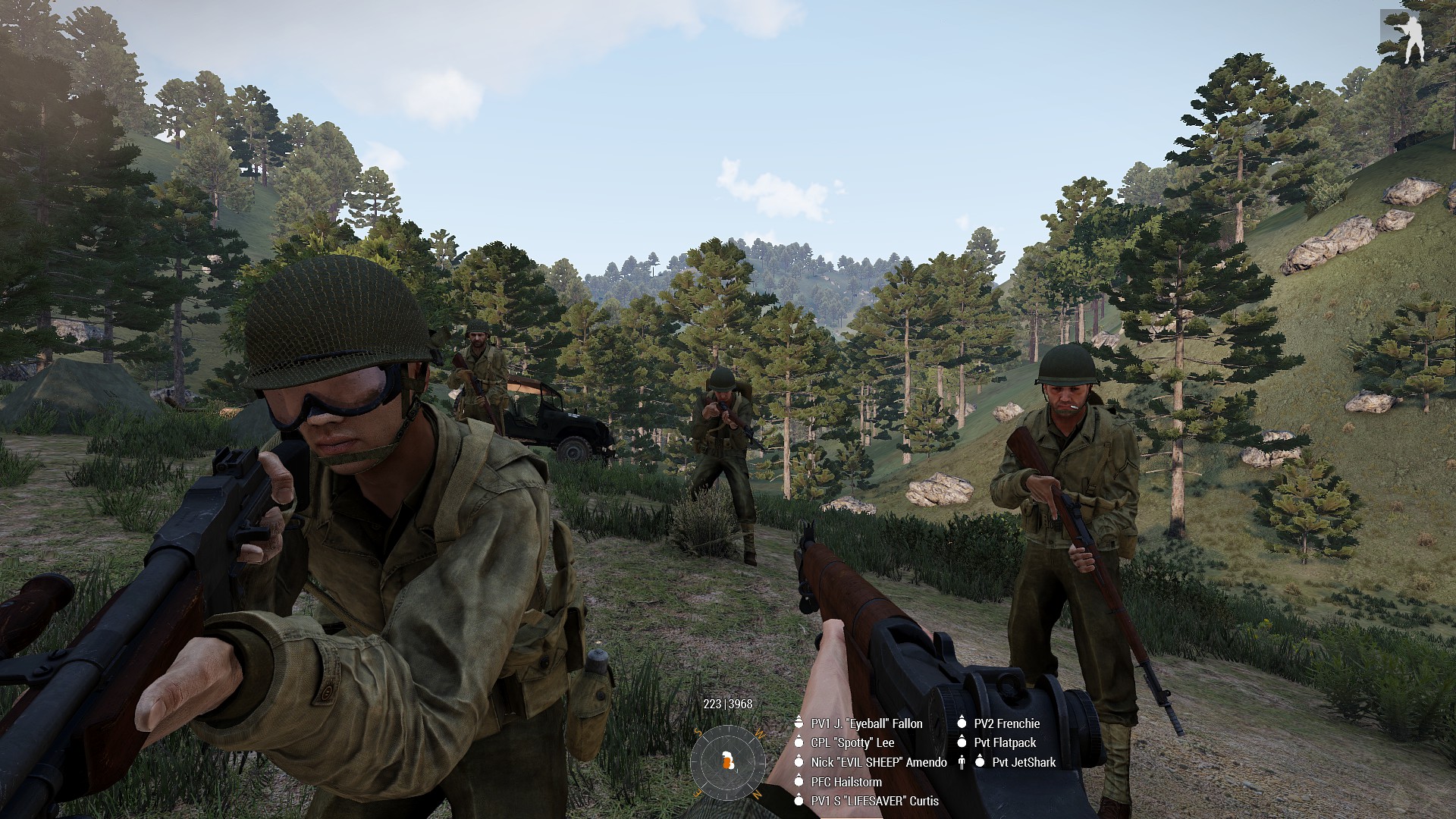Choose CPL "Spotty" Lee from the squad roster
This screenshot has height=819, width=1456.
click(852, 742)
